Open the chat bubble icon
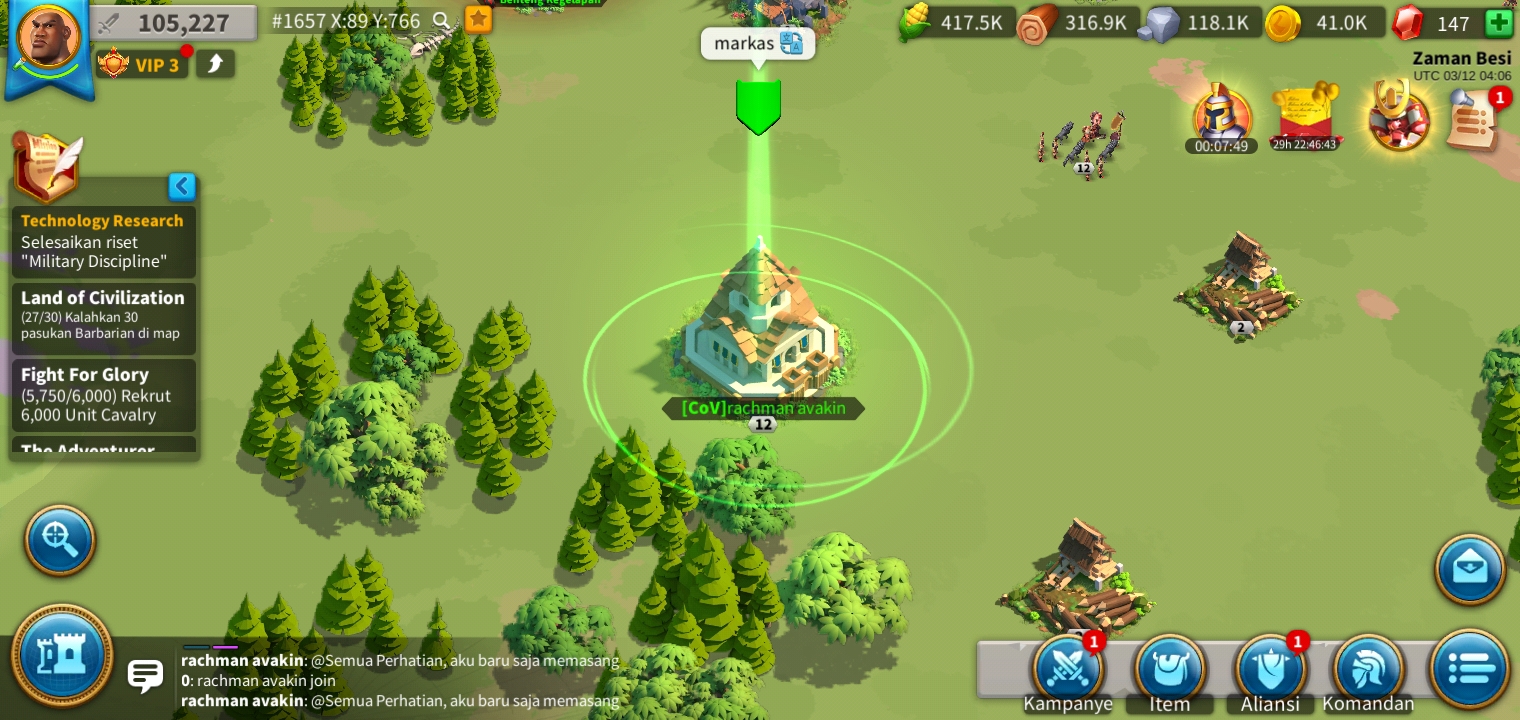This screenshot has width=1520, height=720. tap(146, 676)
